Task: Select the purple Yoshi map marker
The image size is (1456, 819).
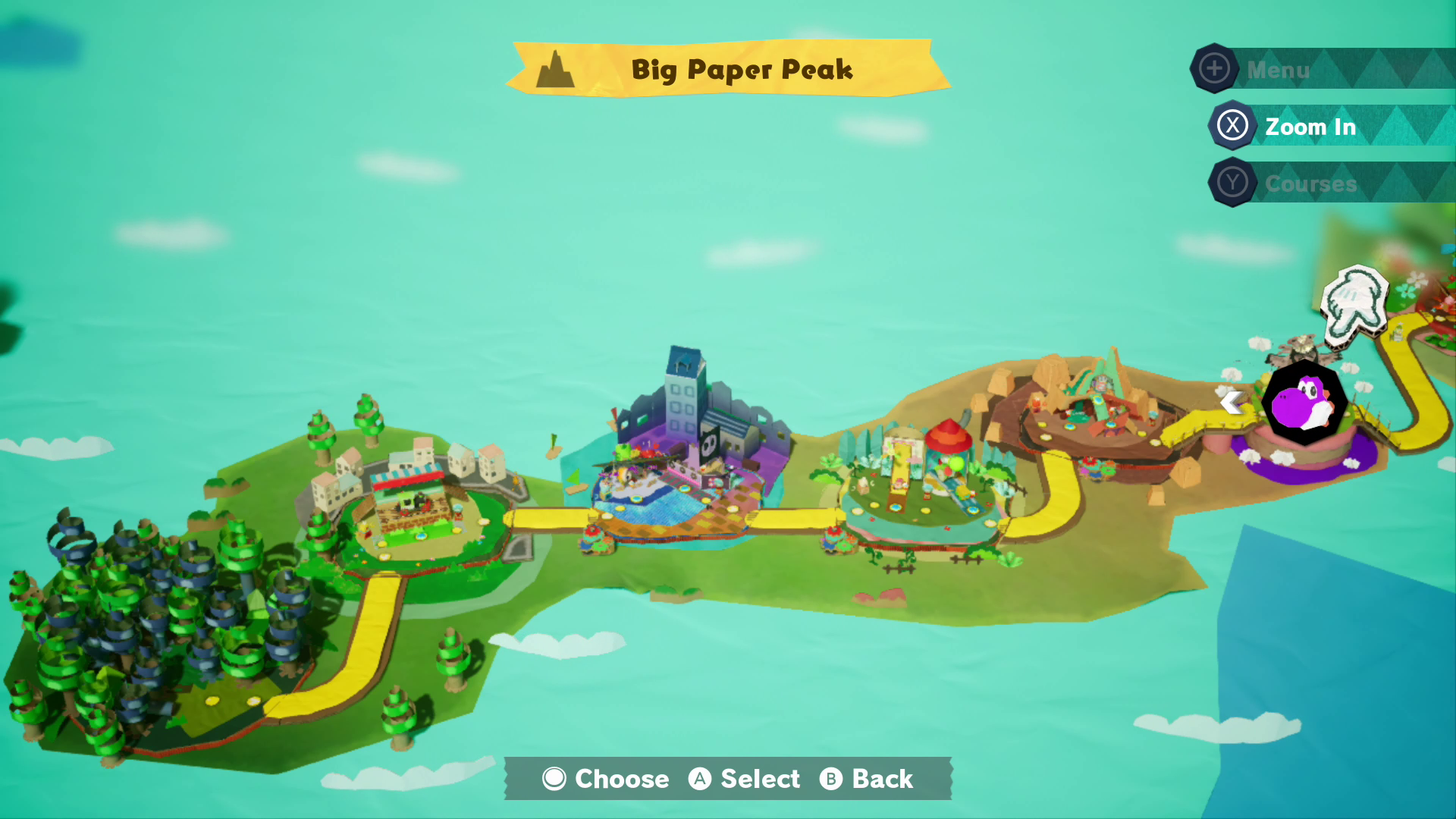Action: (x=1304, y=402)
